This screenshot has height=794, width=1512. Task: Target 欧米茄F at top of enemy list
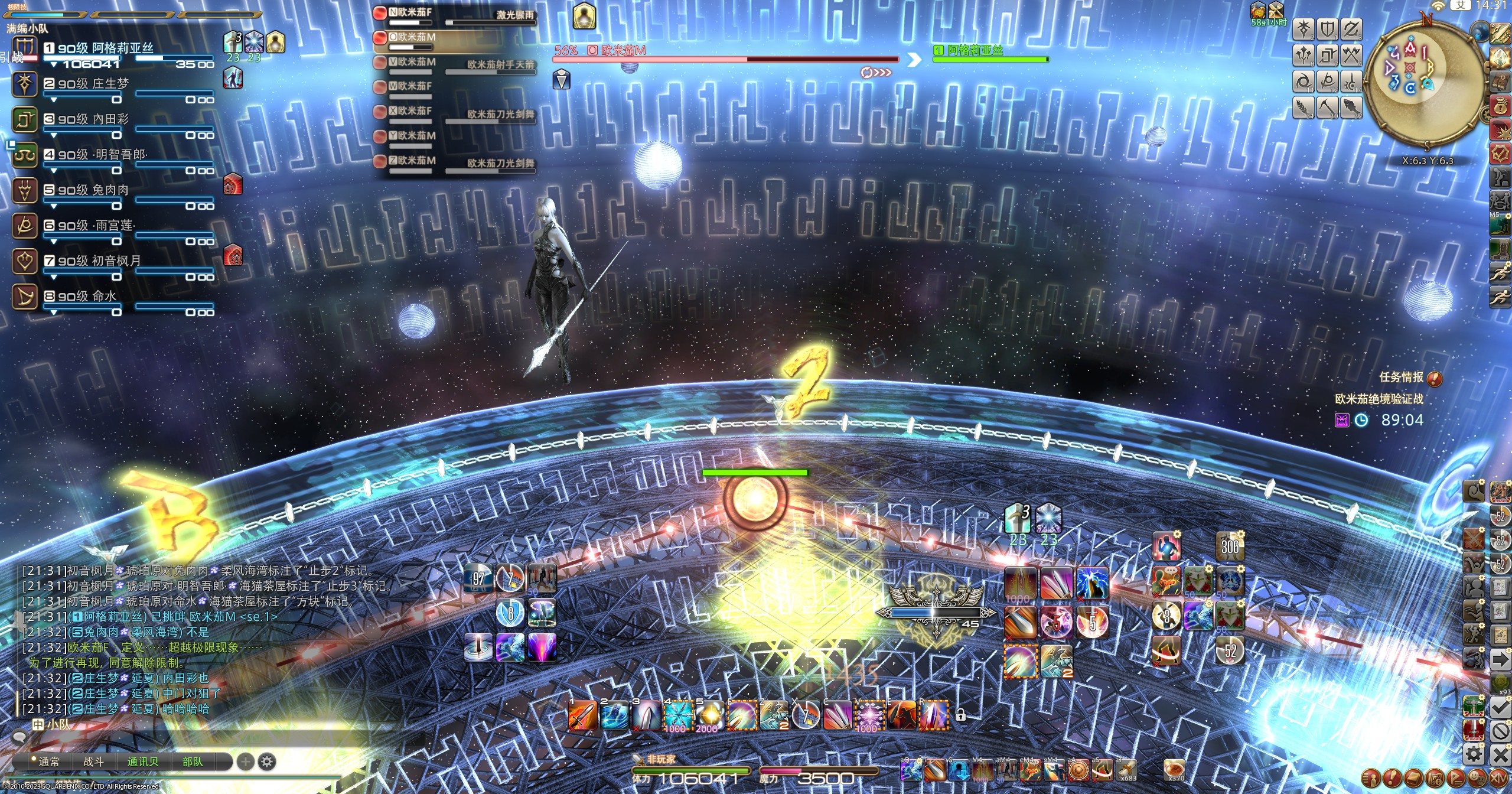(x=414, y=12)
